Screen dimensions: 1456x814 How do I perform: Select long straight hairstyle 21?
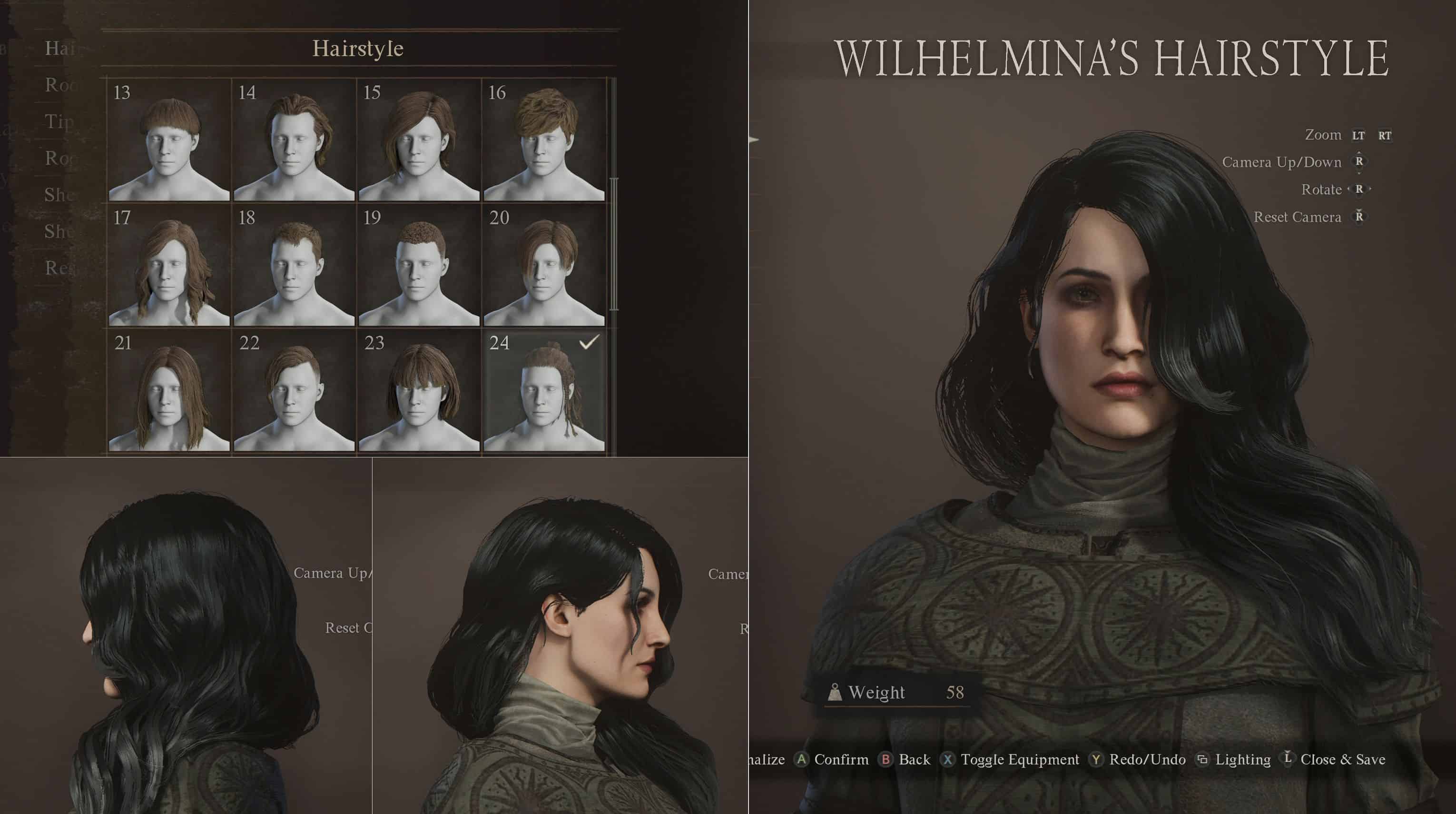pos(169,390)
